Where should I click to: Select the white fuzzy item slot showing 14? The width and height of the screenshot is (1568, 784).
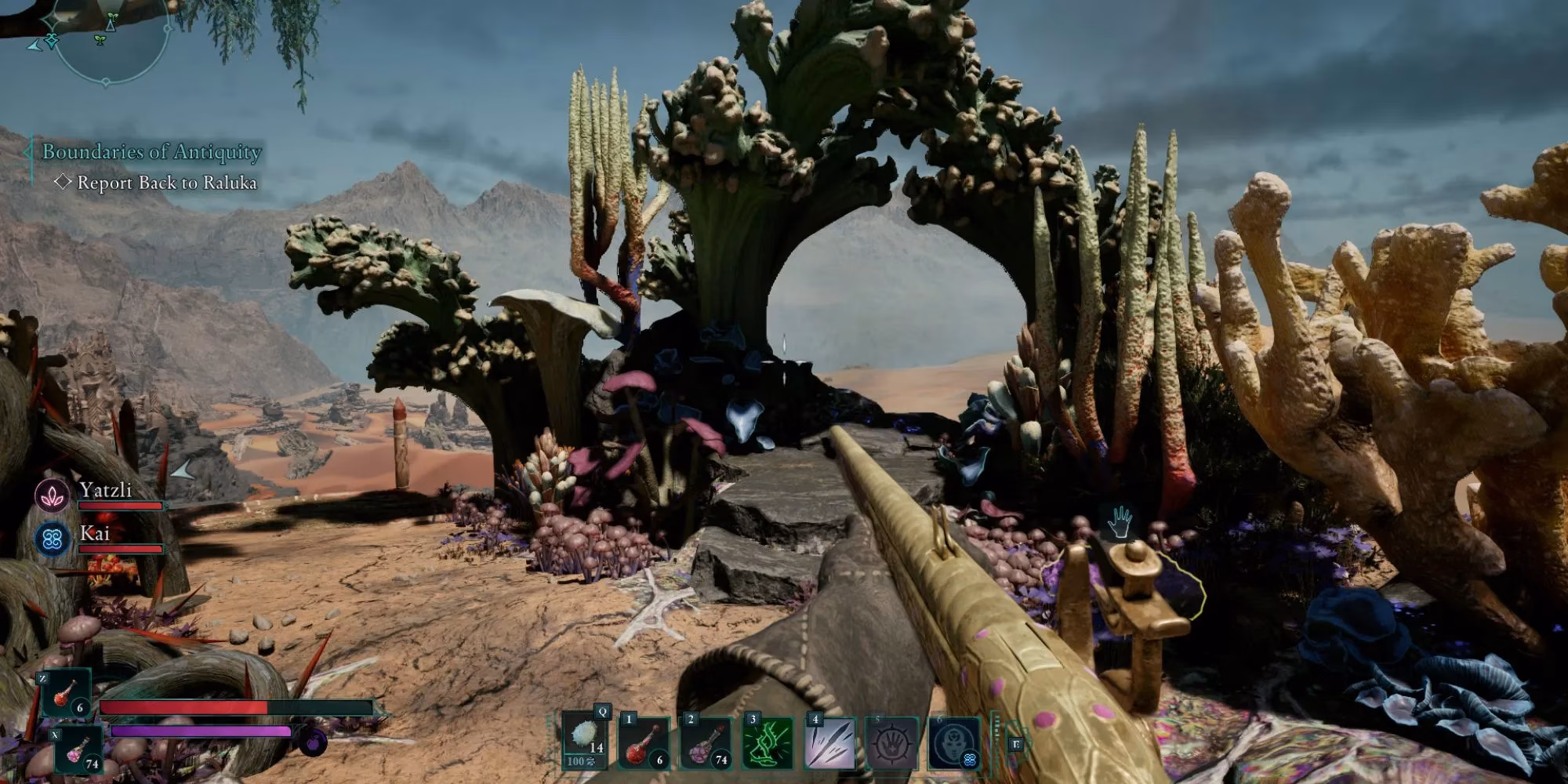[x=584, y=742]
